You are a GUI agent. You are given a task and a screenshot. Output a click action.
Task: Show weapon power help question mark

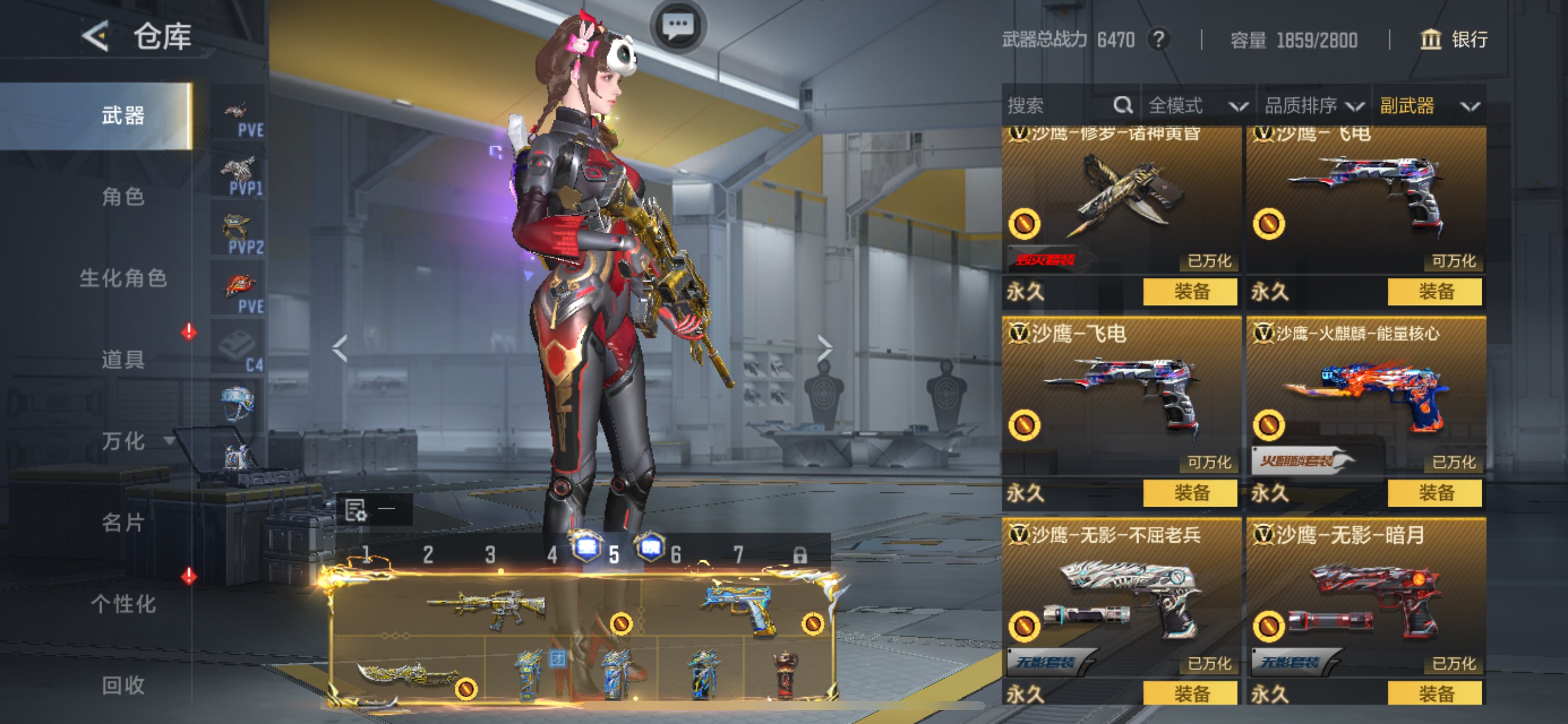(x=1158, y=40)
